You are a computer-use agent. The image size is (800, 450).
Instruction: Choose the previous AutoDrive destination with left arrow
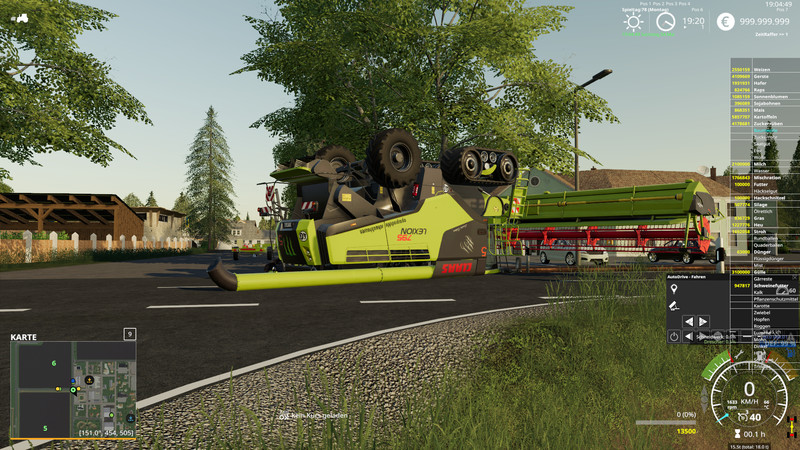click(x=689, y=322)
